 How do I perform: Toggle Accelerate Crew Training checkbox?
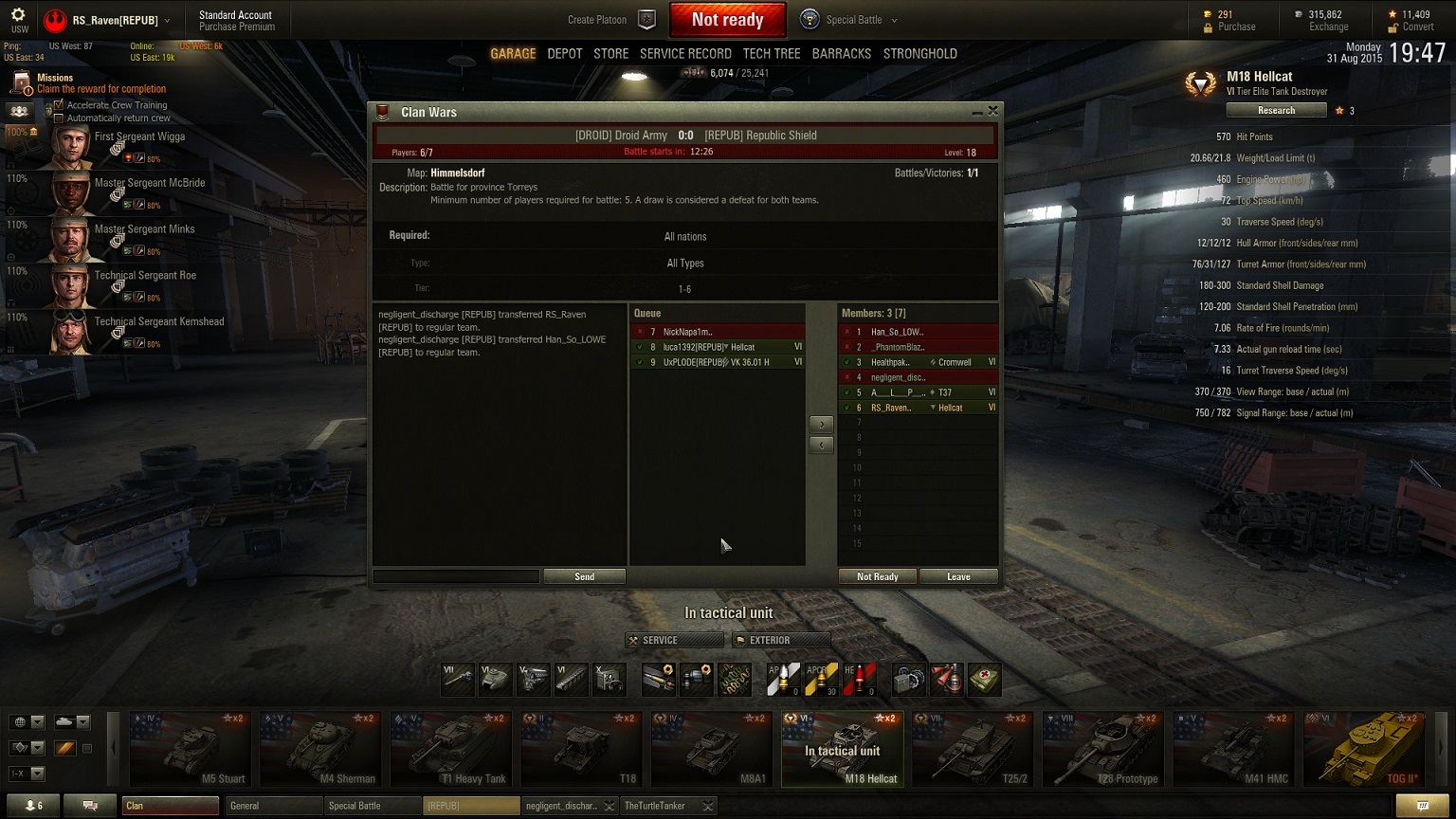point(59,105)
